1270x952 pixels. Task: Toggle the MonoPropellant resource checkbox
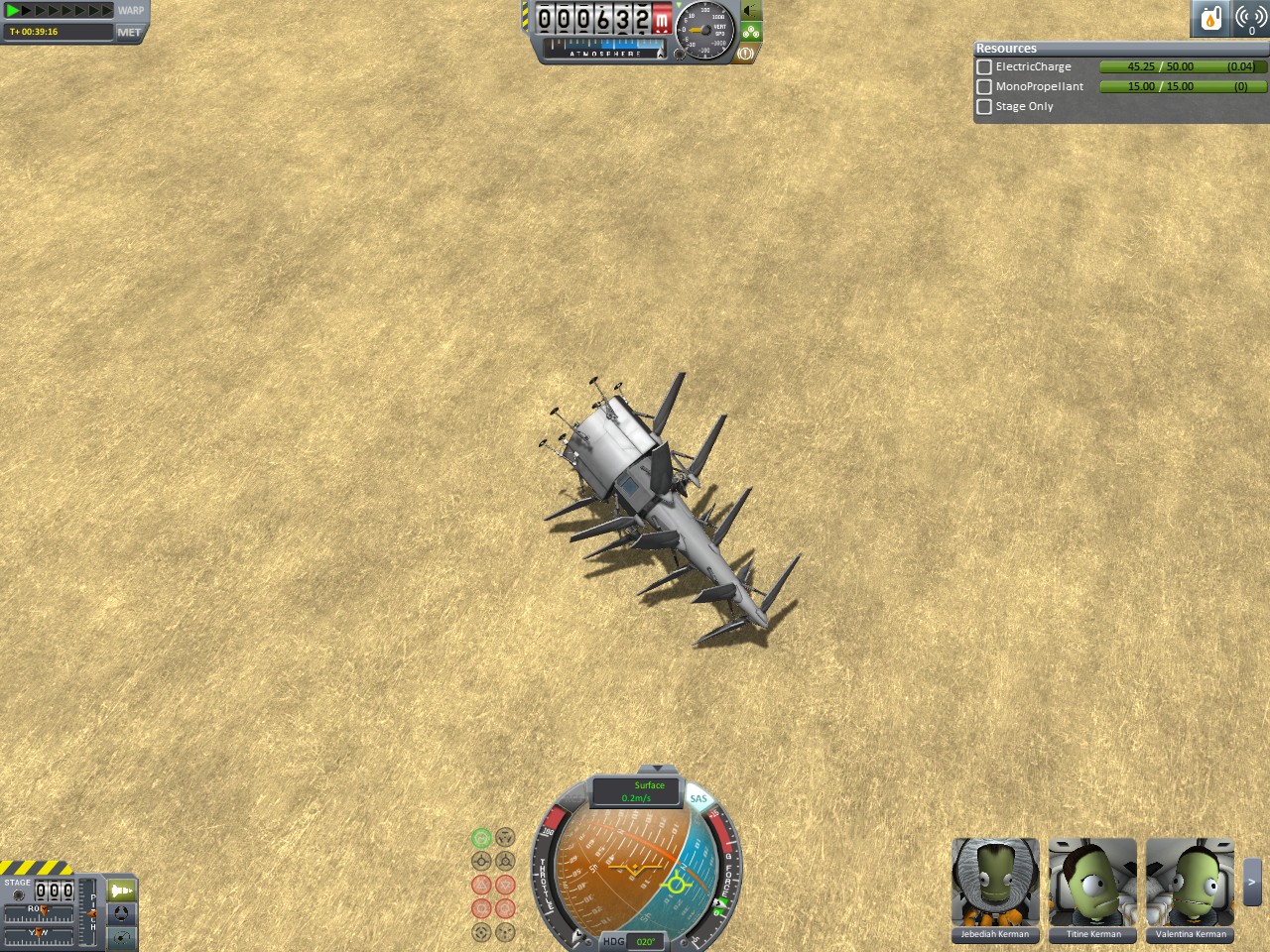click(984, 87)
